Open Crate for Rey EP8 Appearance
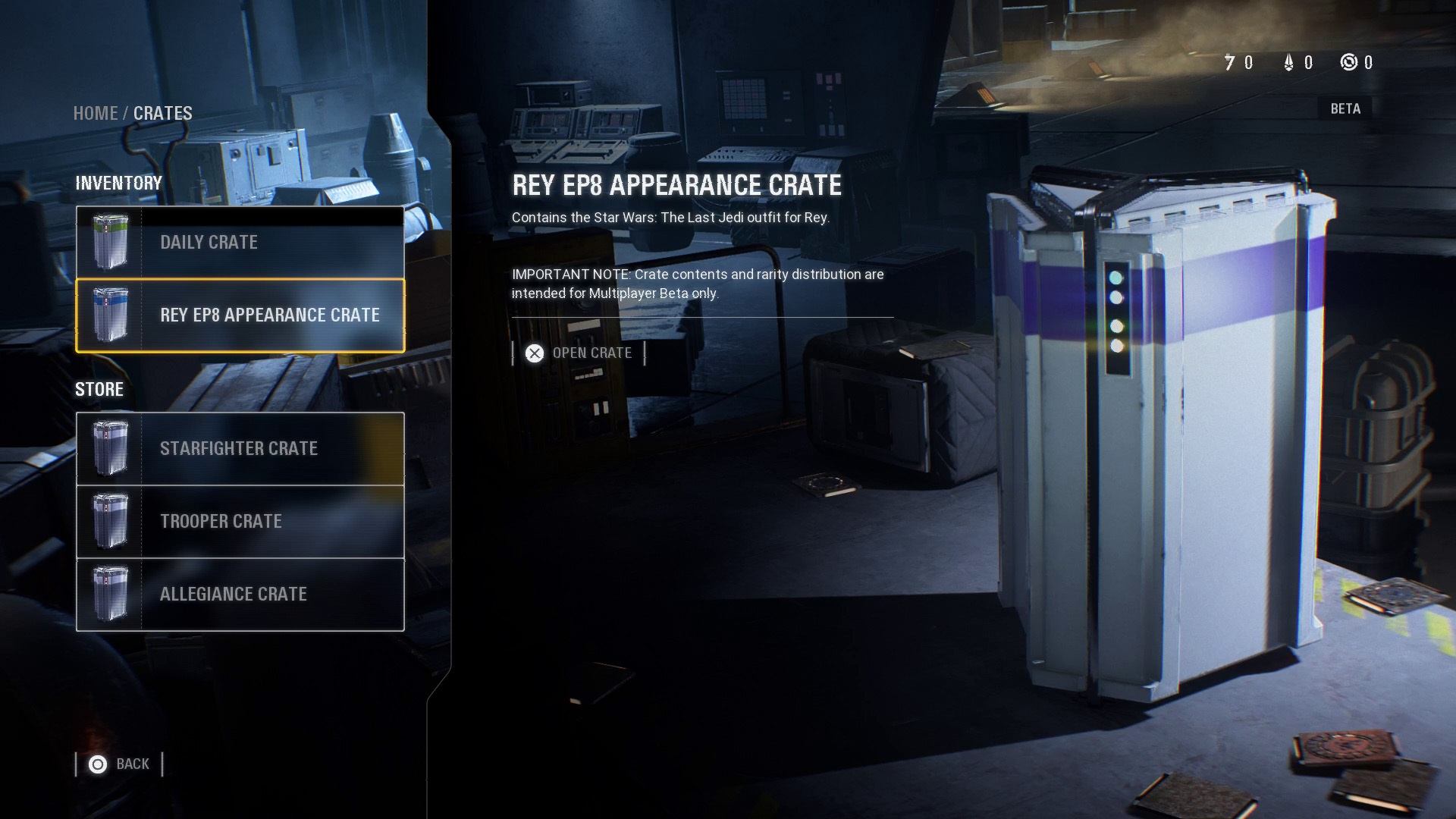1456x819 pixels. click(x=579, y=353)
